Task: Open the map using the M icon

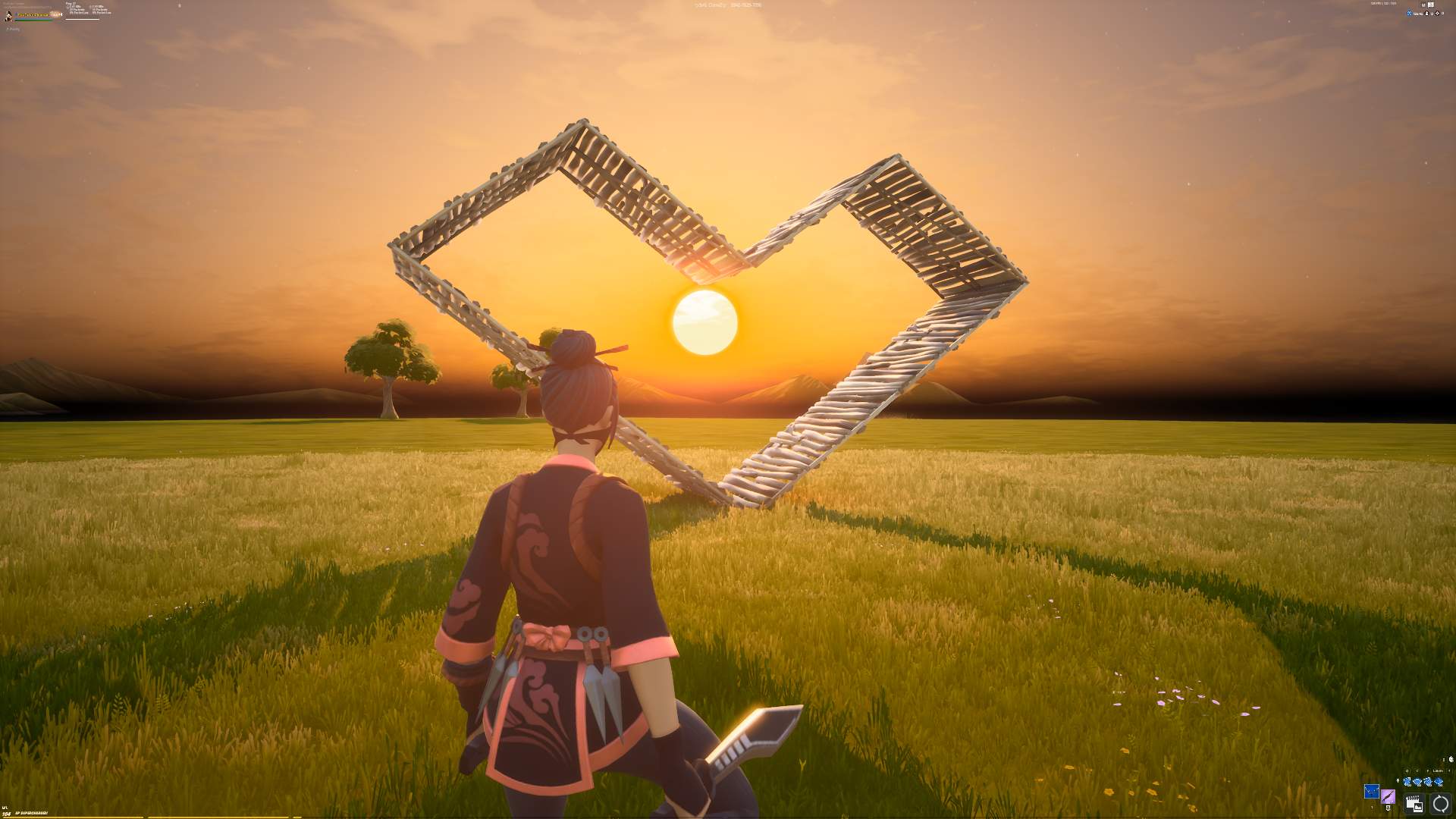Action: point(1423,5)
